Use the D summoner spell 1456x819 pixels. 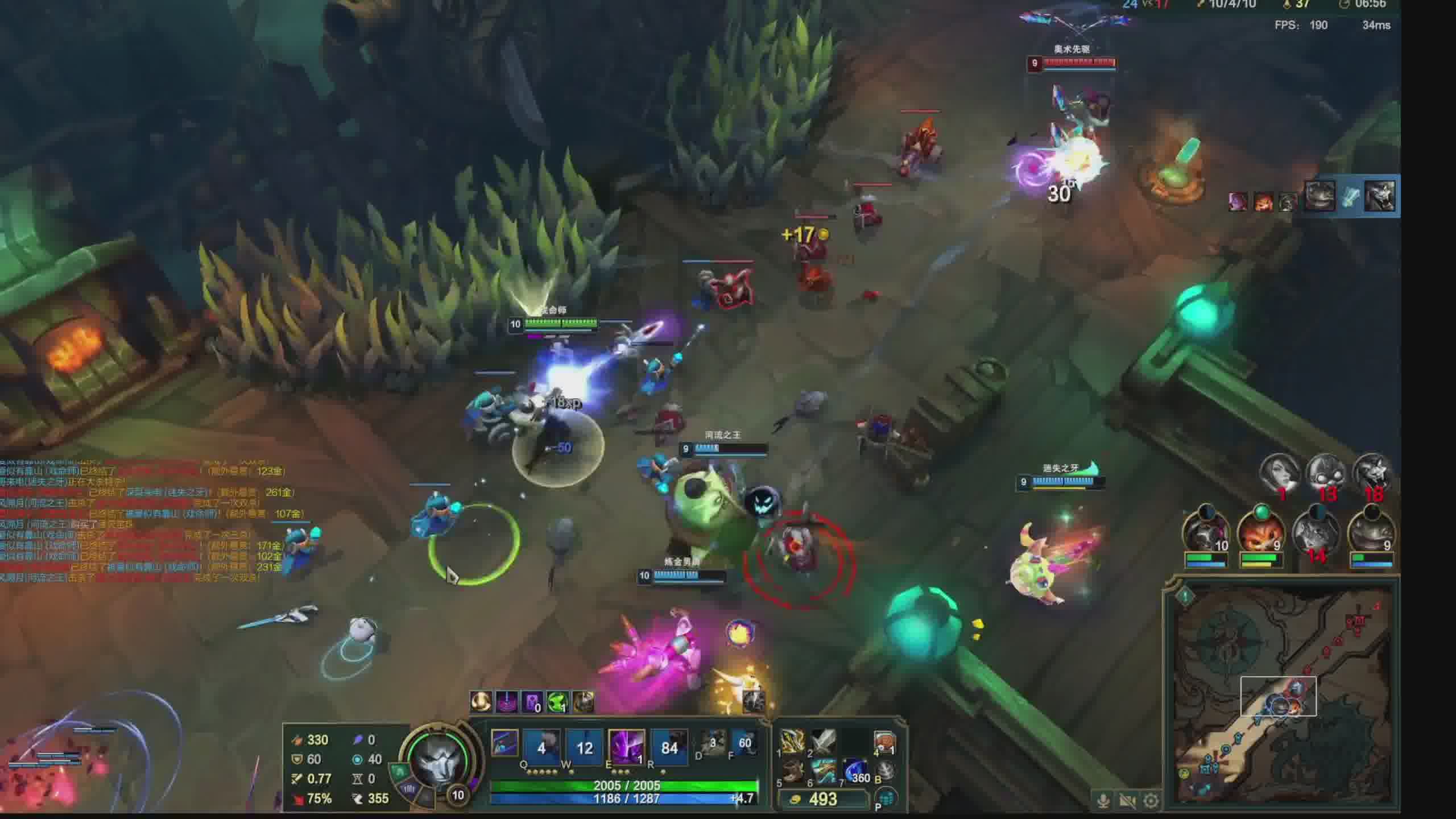[713, 743]
